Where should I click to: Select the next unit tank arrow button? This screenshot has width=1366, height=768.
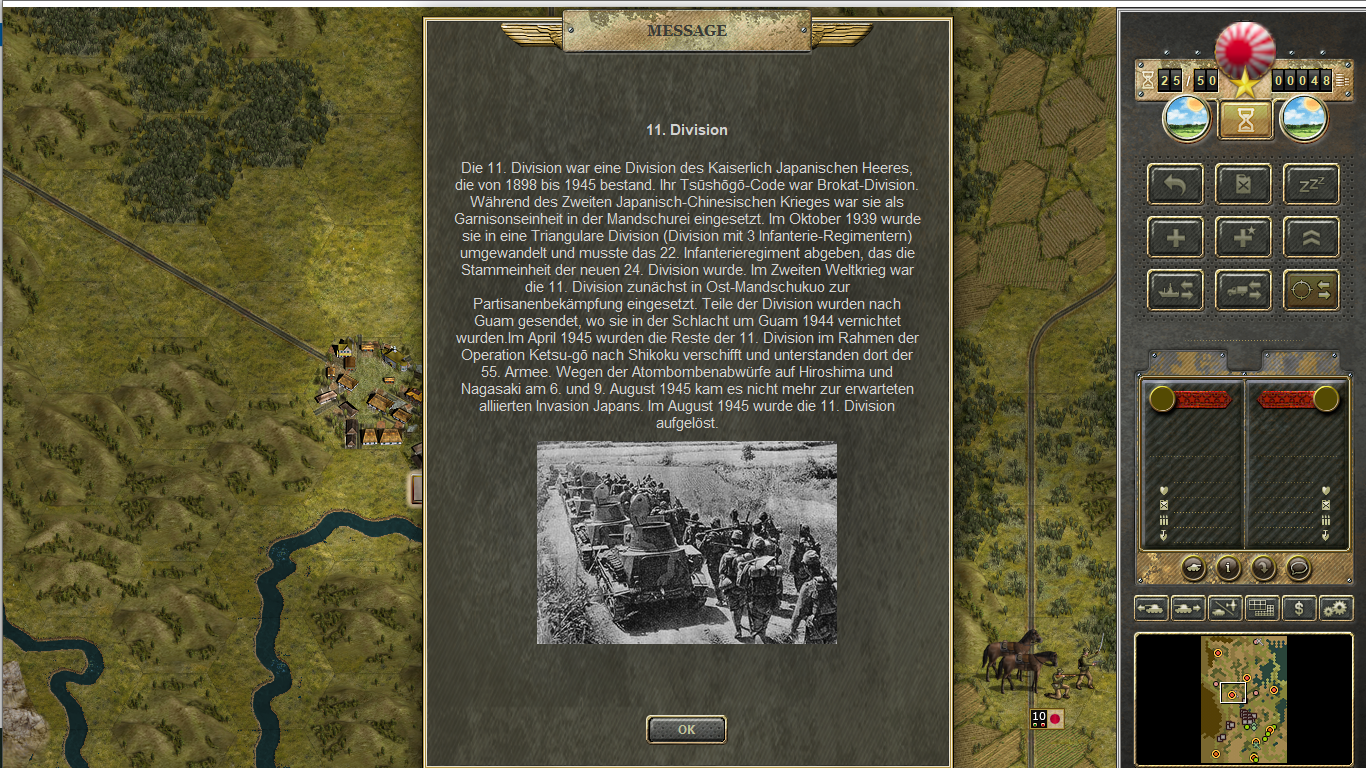click(1188, 607)
